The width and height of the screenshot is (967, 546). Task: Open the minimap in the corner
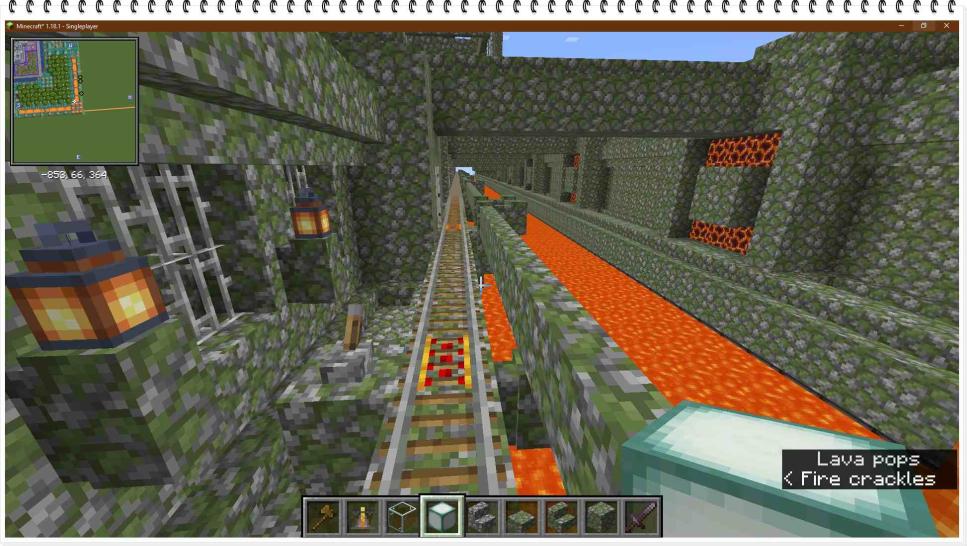pos(74,101)
